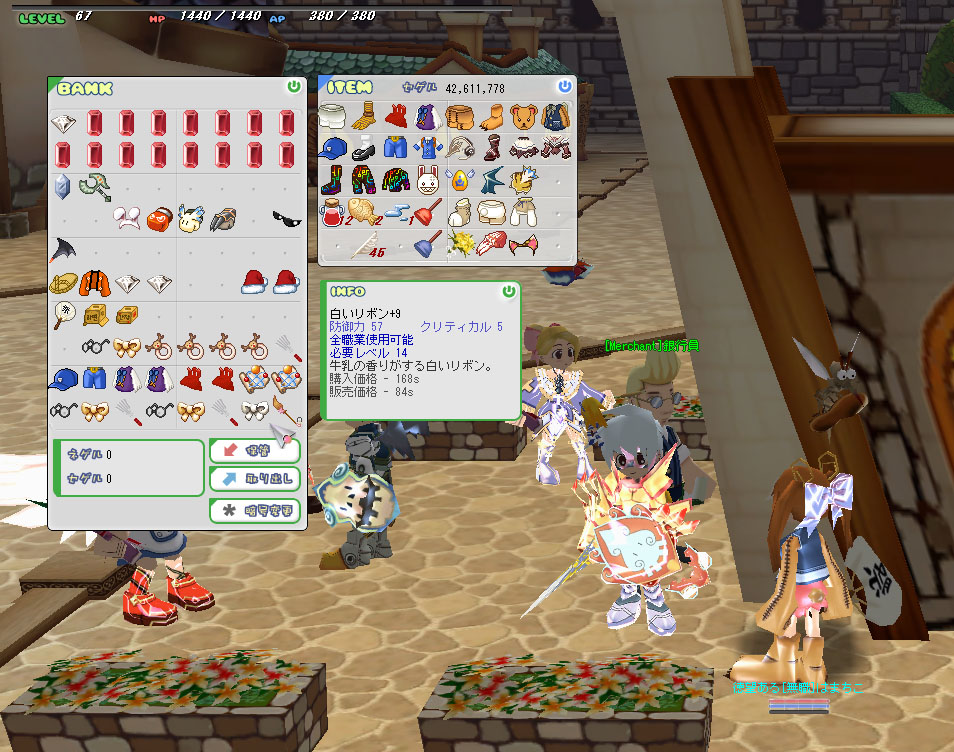Close the BANK window
The height and width of the screenshot is (752, 954).
point(293,87)
